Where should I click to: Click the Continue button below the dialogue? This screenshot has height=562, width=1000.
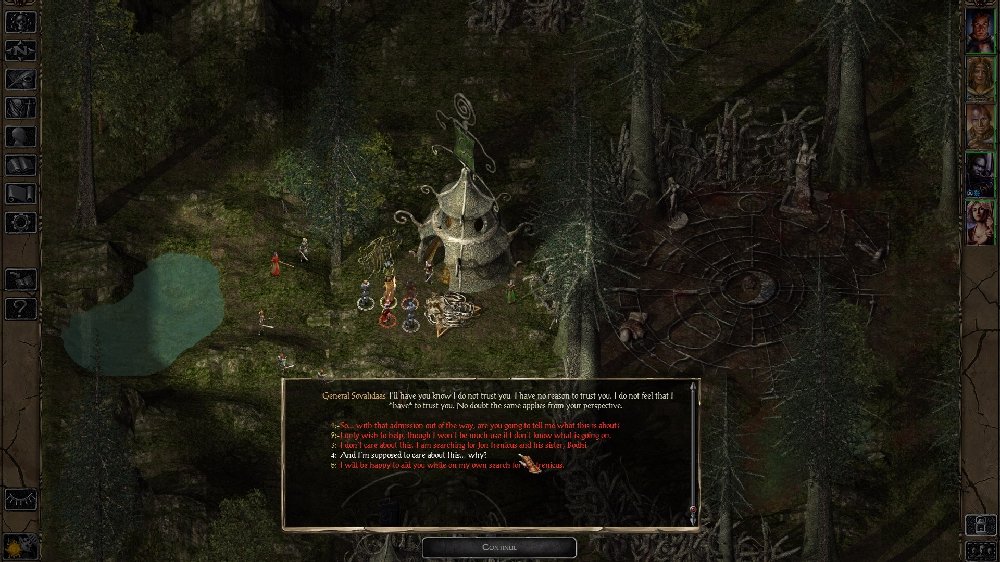pos(499,547)
